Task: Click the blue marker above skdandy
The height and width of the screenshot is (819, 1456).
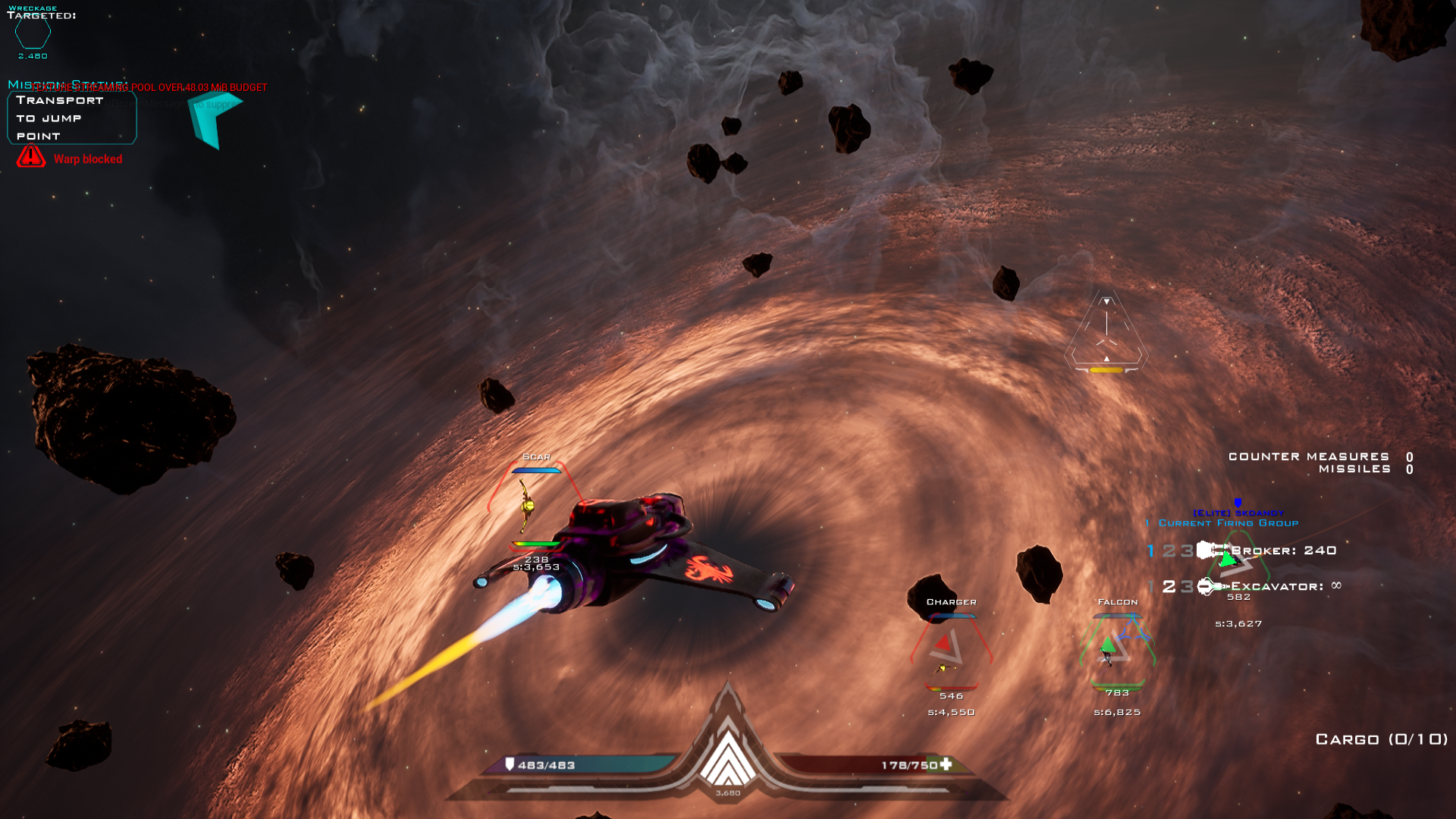Action: (x=1238, y=502)
